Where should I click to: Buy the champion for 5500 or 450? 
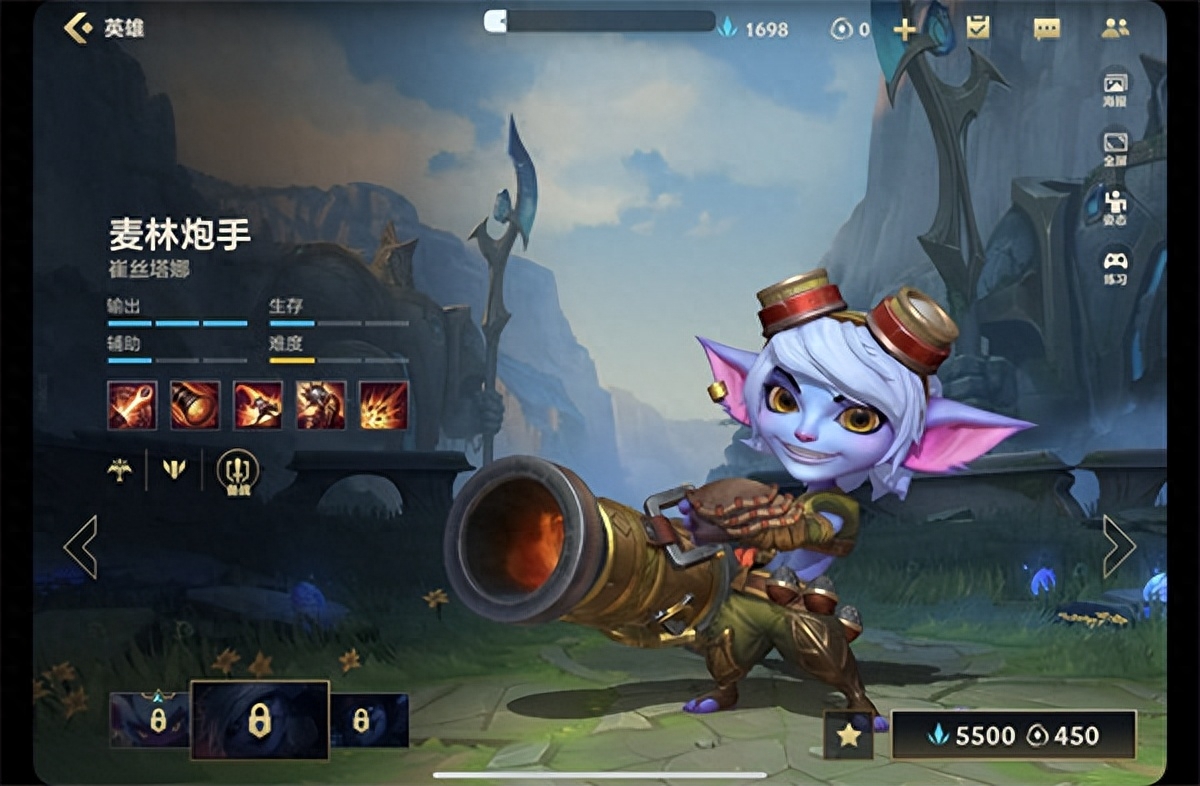click(1013, 736)
